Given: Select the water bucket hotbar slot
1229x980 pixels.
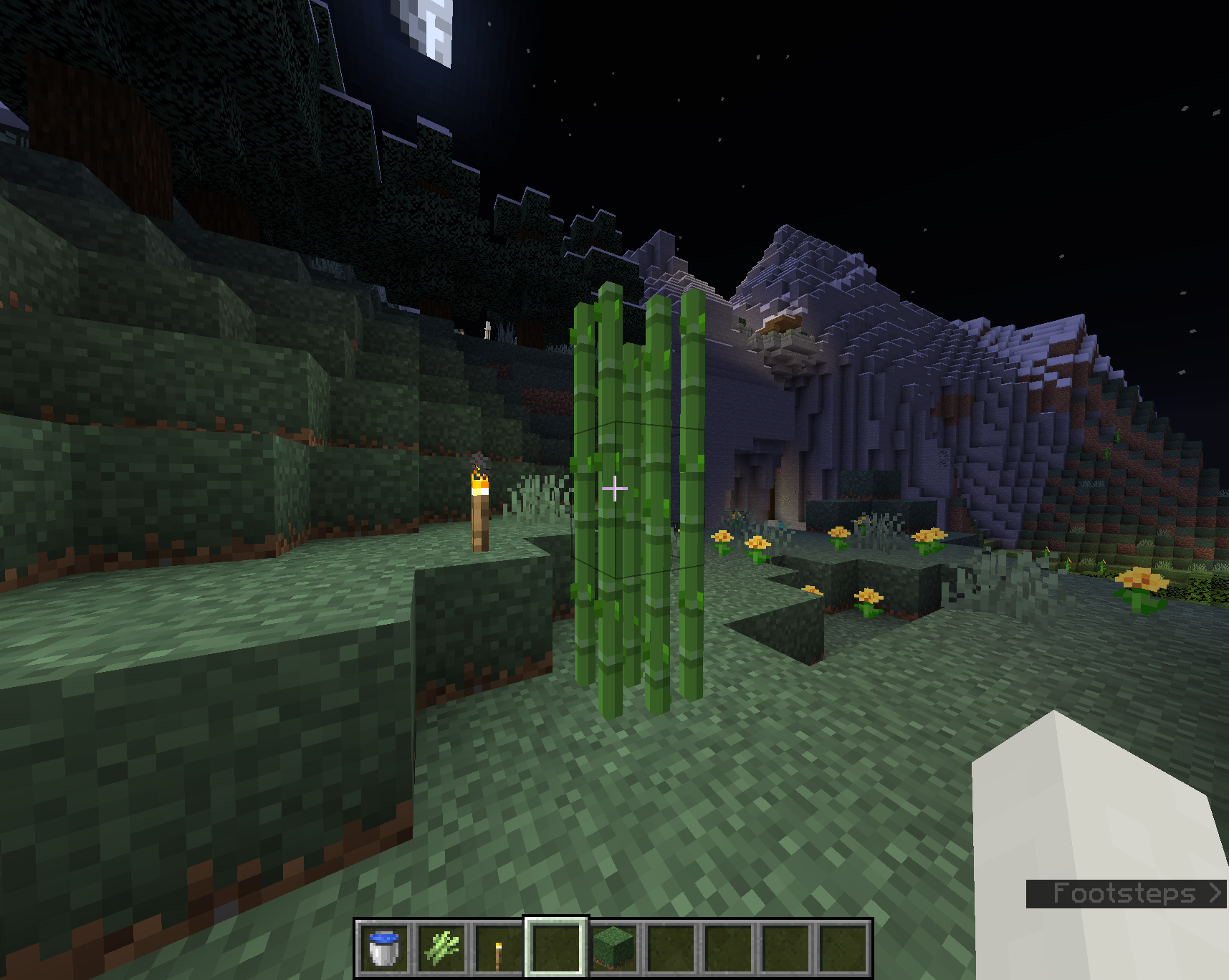Looking at the screenshot, I should coord(384,948).
